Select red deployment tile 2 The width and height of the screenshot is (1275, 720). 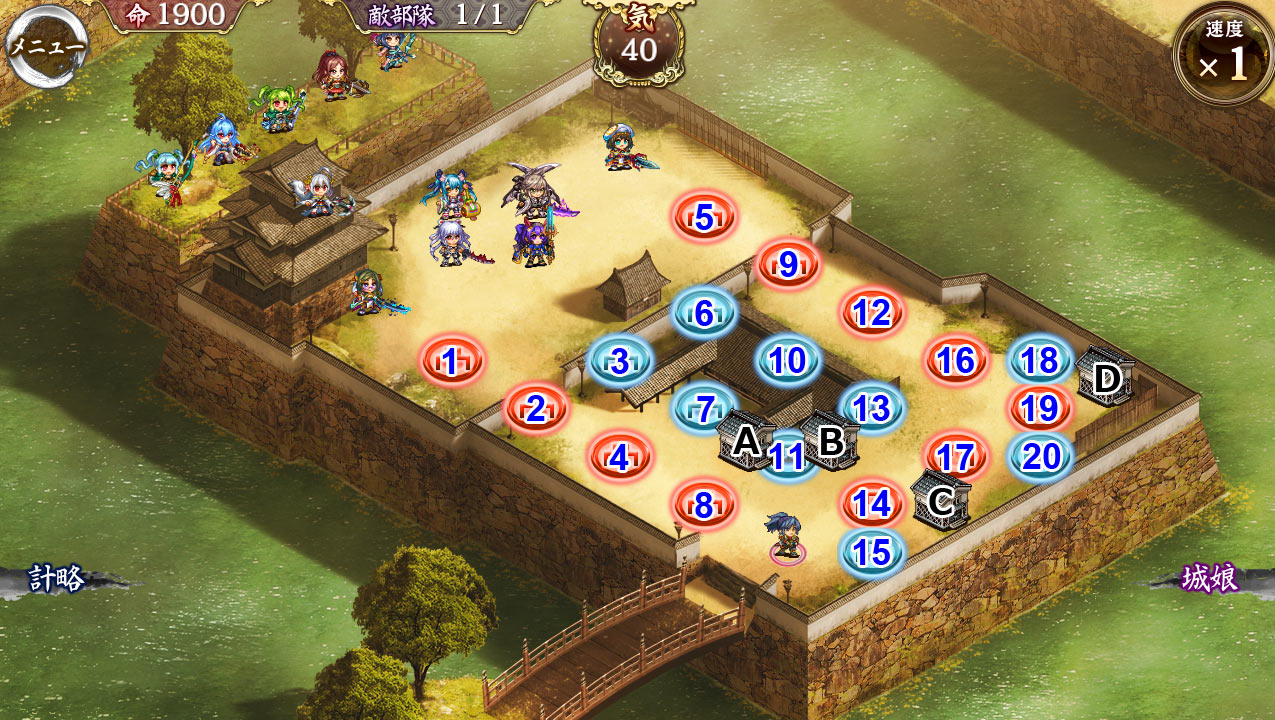(536, 409)
